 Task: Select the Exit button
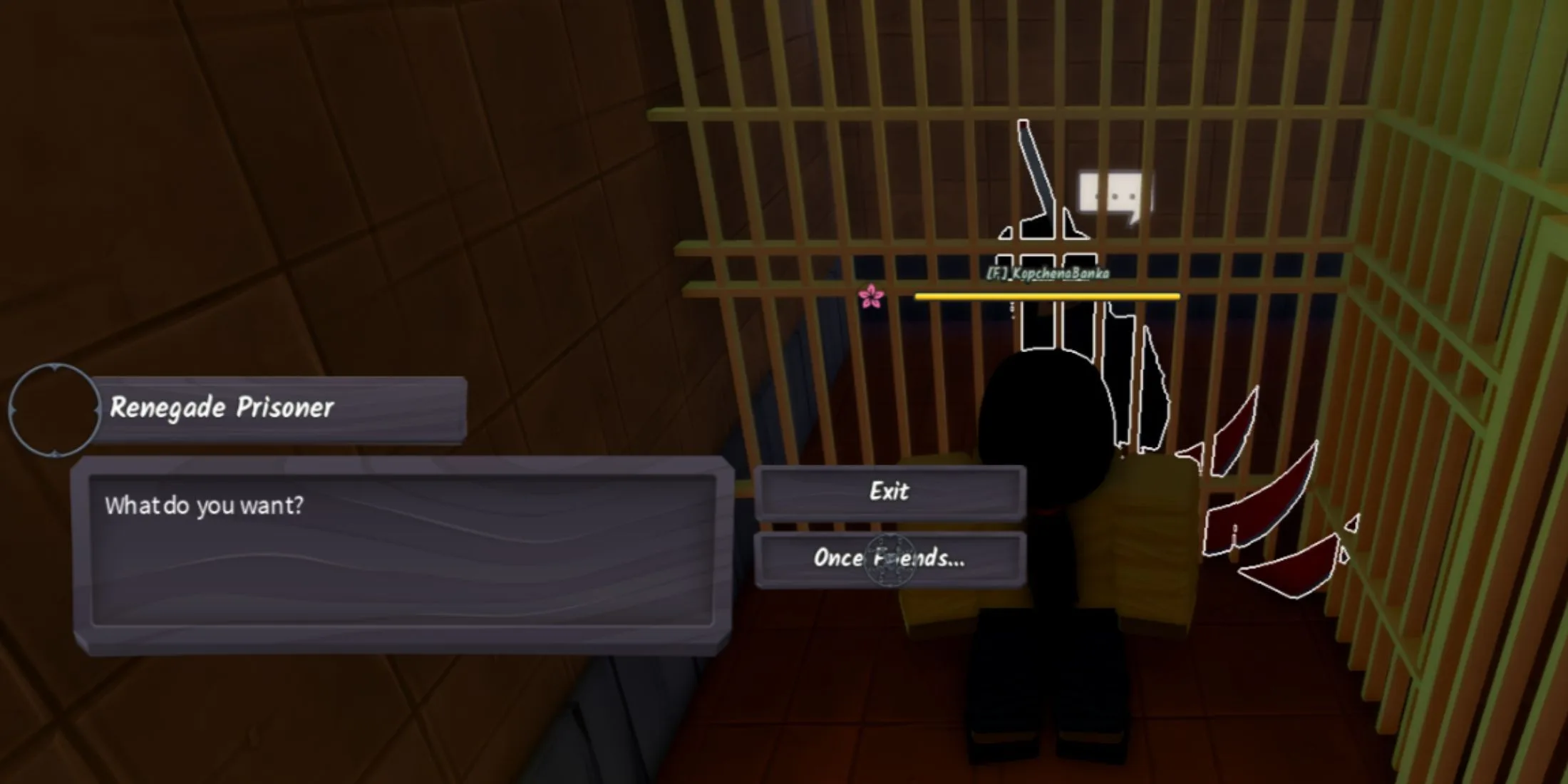pyautogui.click(x=889, y=490)
